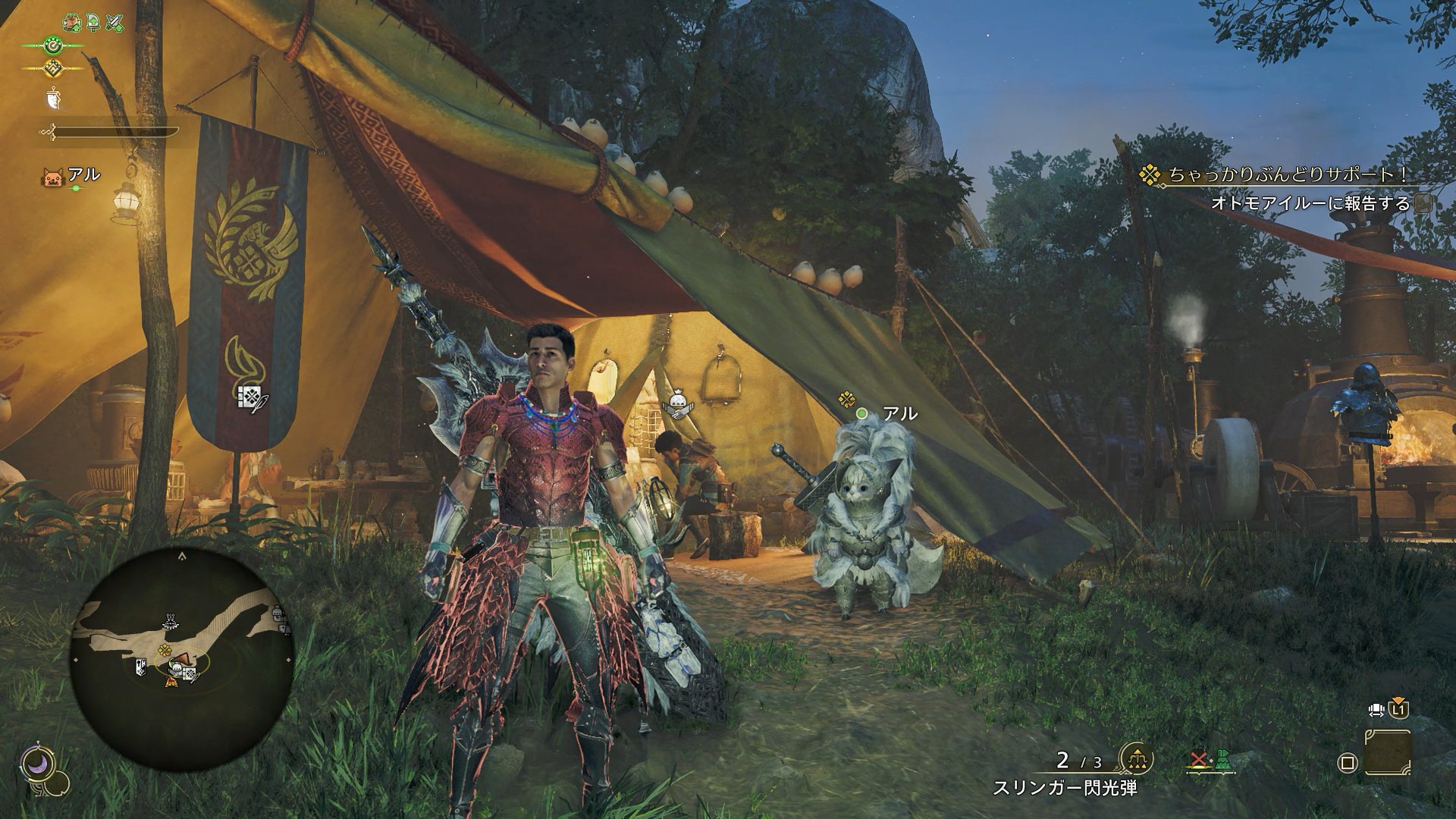Click the sword attack-up buff icon

[x=115, y=23]
